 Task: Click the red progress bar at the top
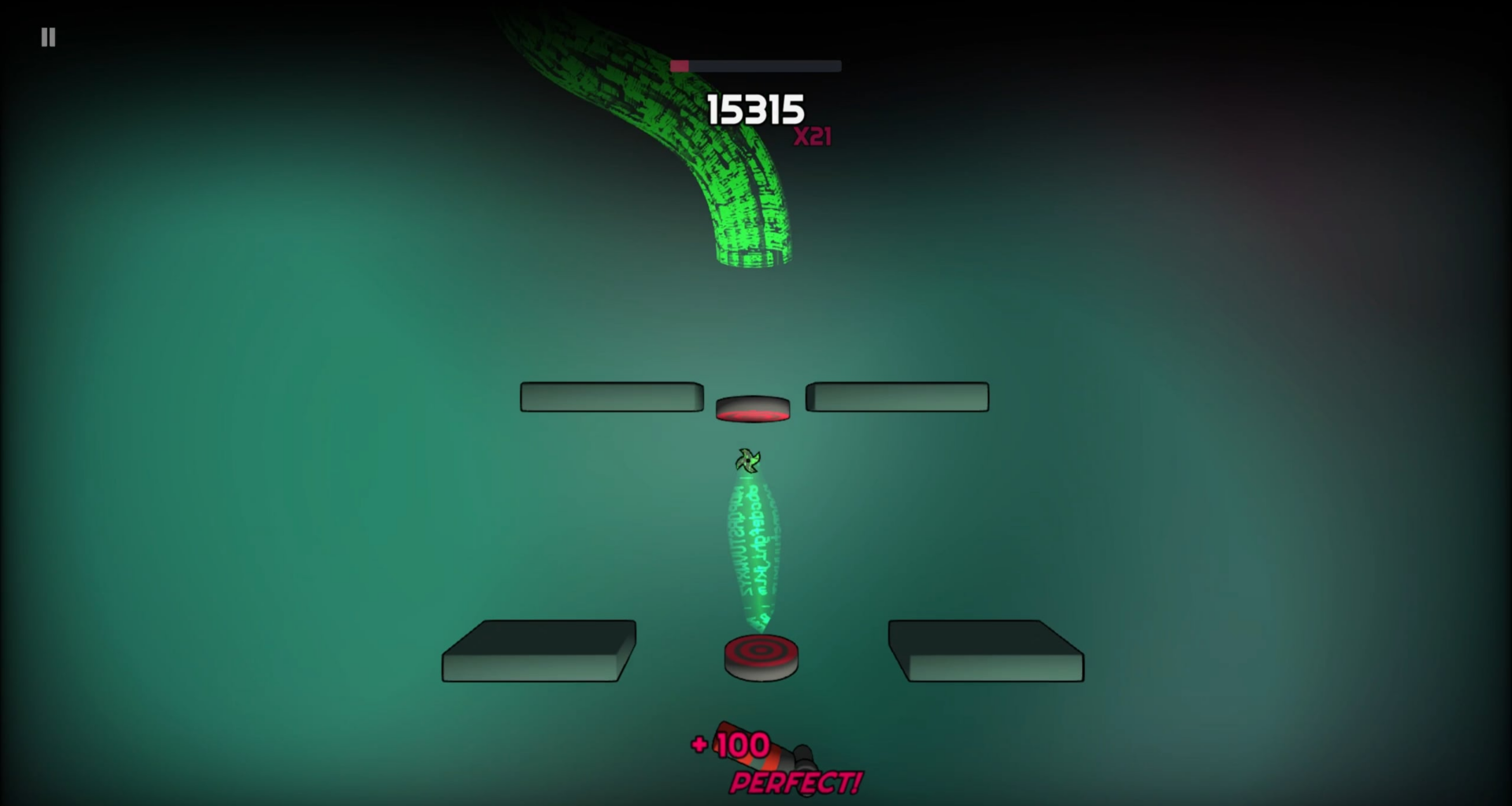click(680, 66)
